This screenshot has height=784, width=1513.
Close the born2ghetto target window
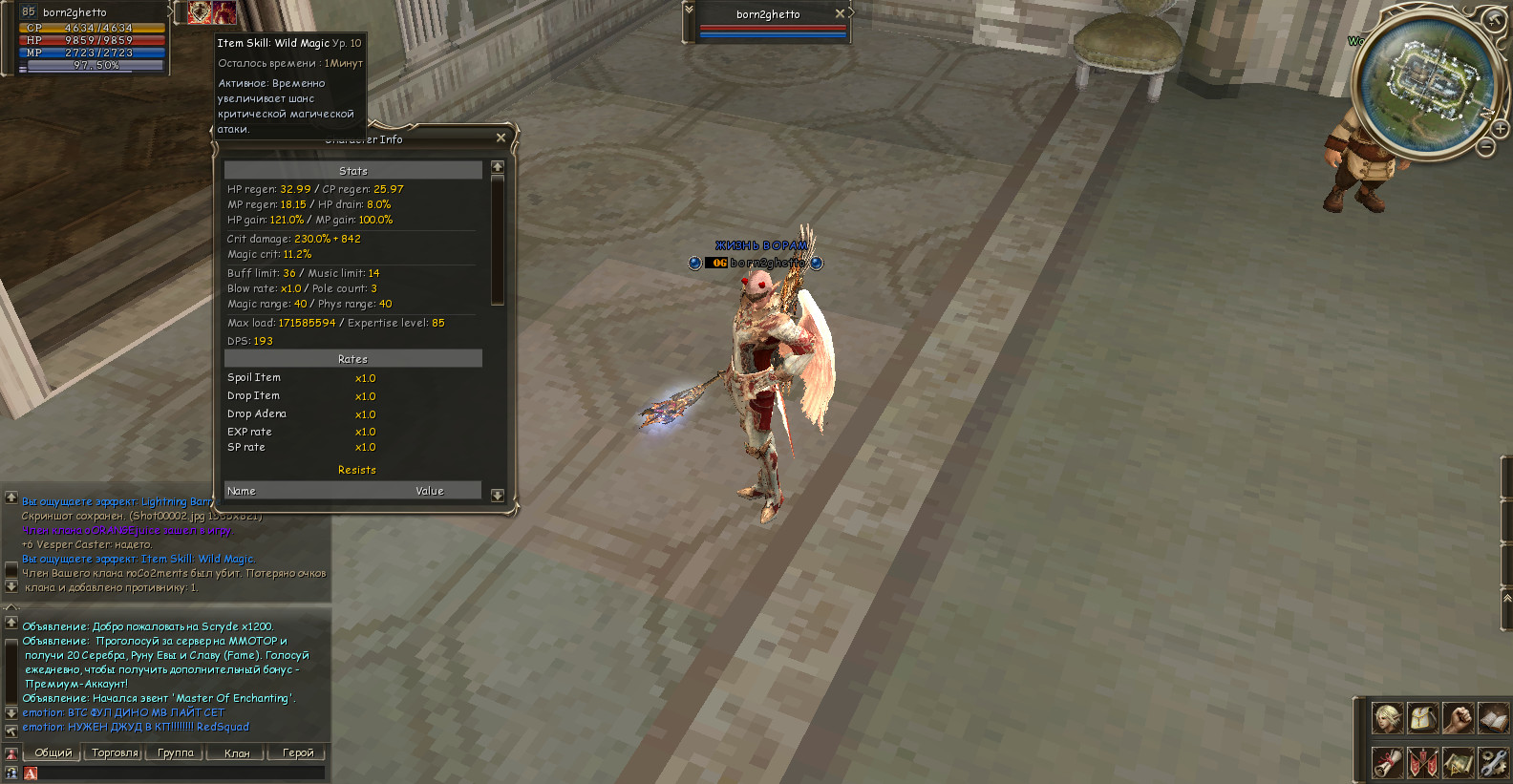coord(840,13)
